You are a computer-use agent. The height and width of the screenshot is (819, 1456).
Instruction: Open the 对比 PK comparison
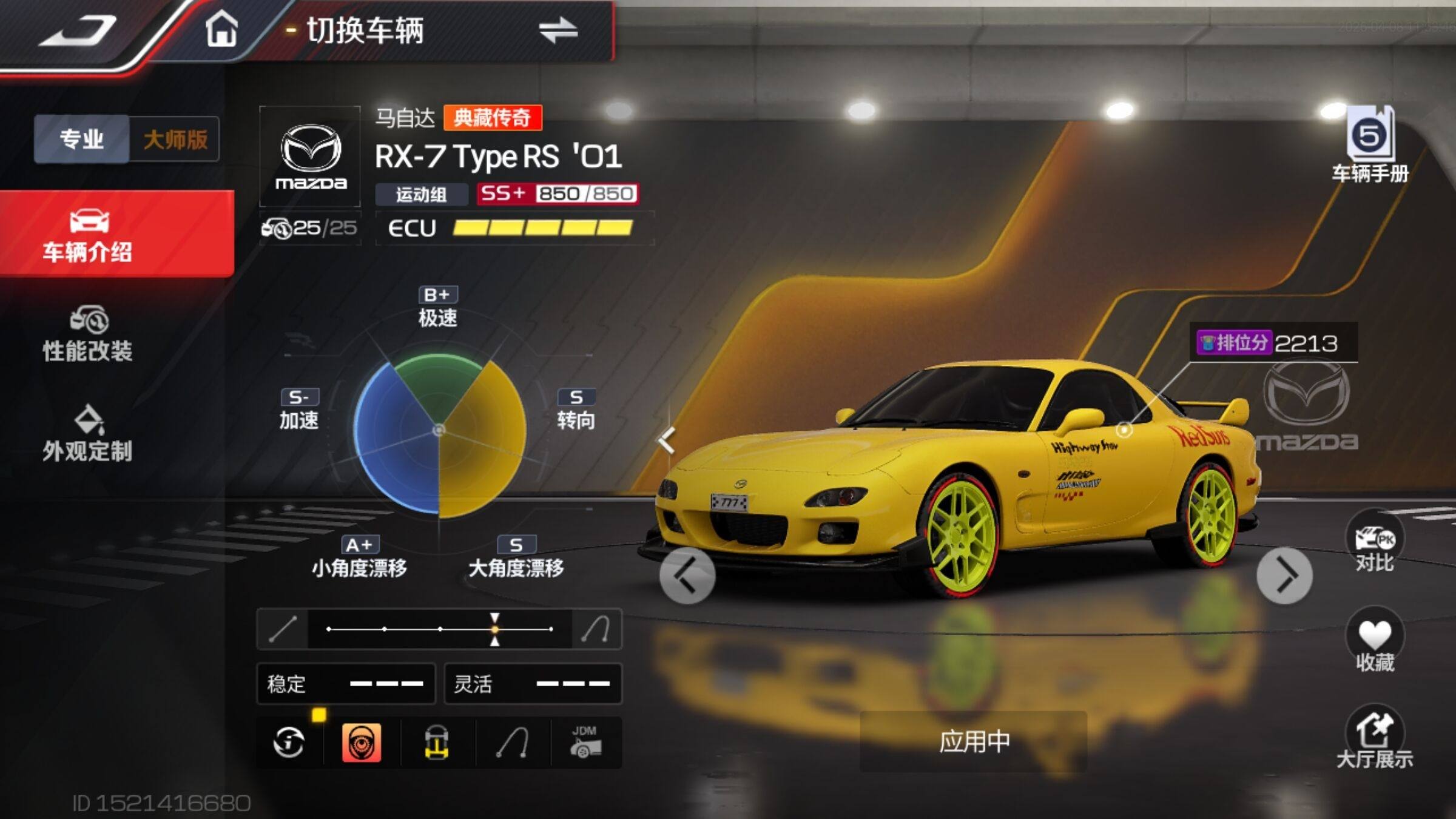click(1374, 543)
